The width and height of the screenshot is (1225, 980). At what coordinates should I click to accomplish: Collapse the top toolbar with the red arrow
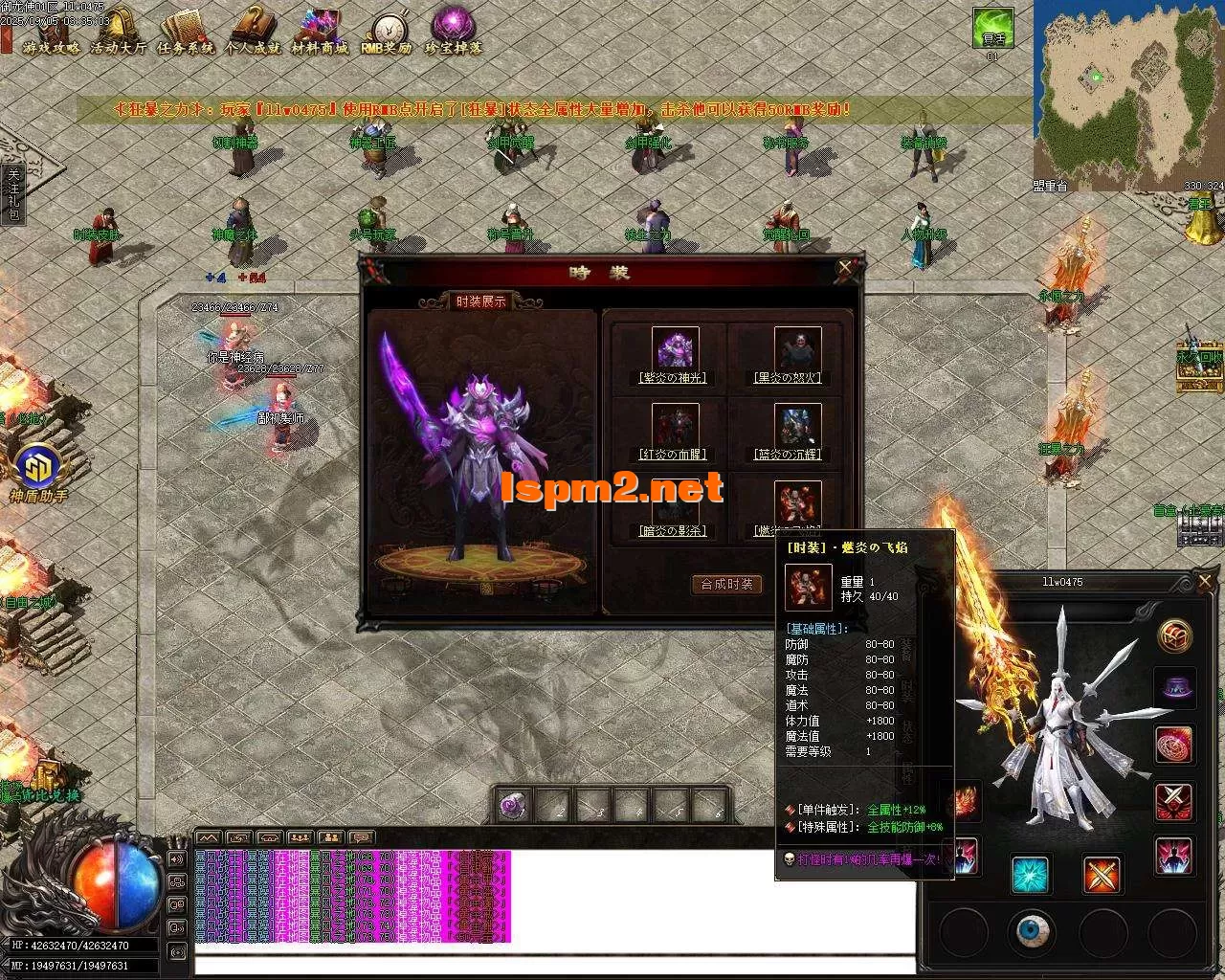(x=6, y=40)
